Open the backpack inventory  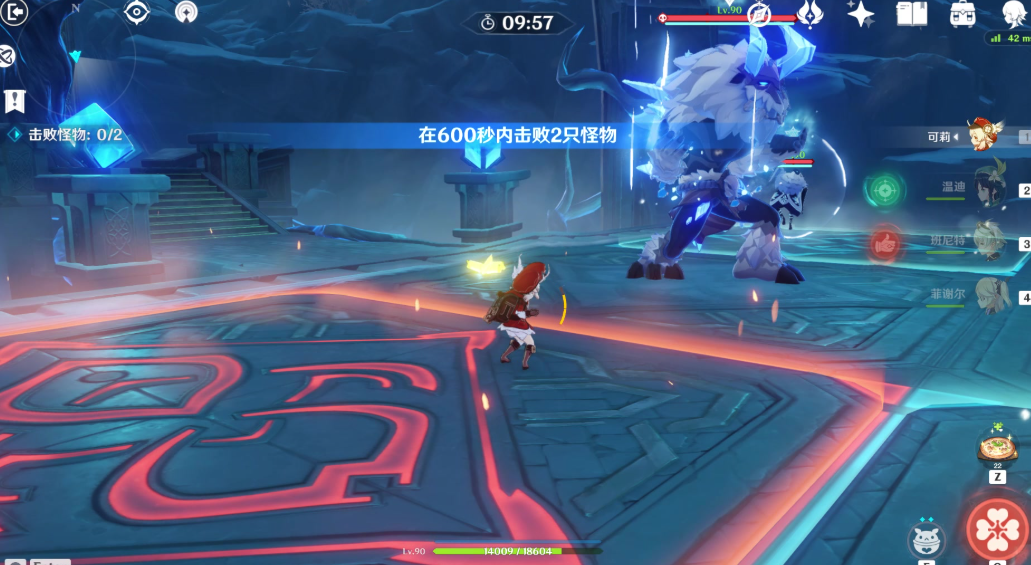pyautogui.click(x=962, y=13)
